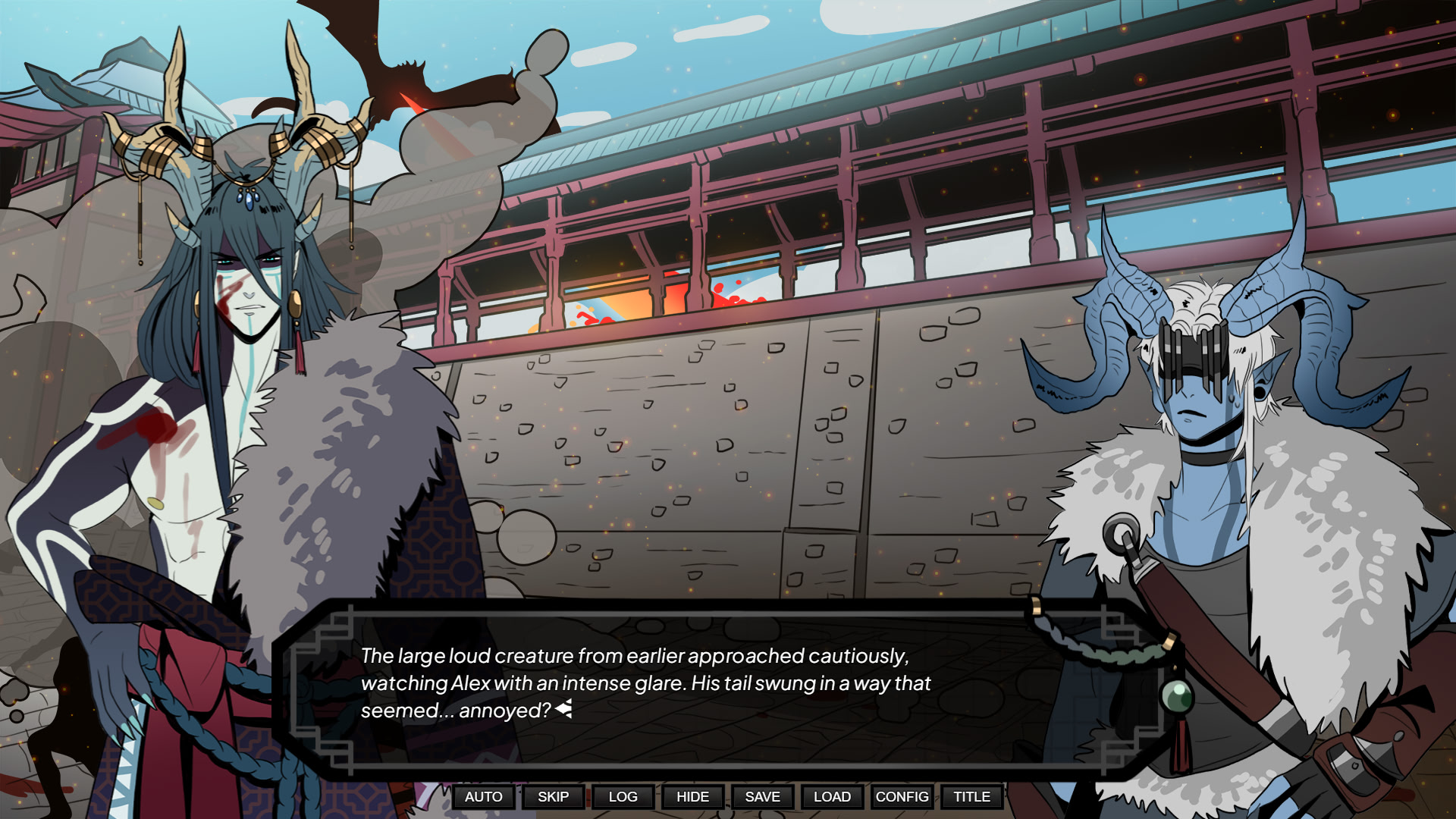Open the CONFIG settings

point(902,796)
